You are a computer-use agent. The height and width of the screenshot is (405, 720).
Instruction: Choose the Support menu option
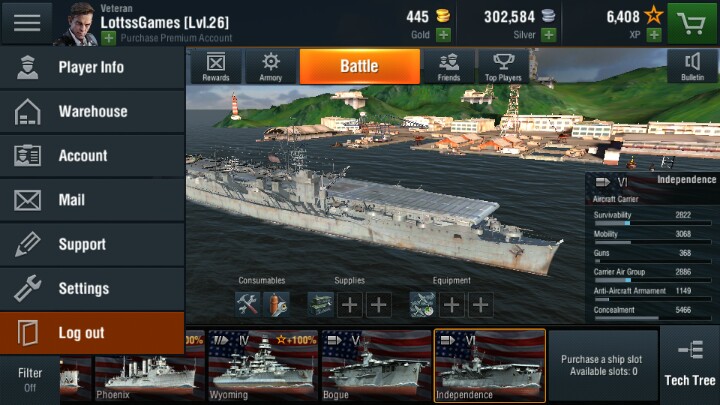[92, 244]
